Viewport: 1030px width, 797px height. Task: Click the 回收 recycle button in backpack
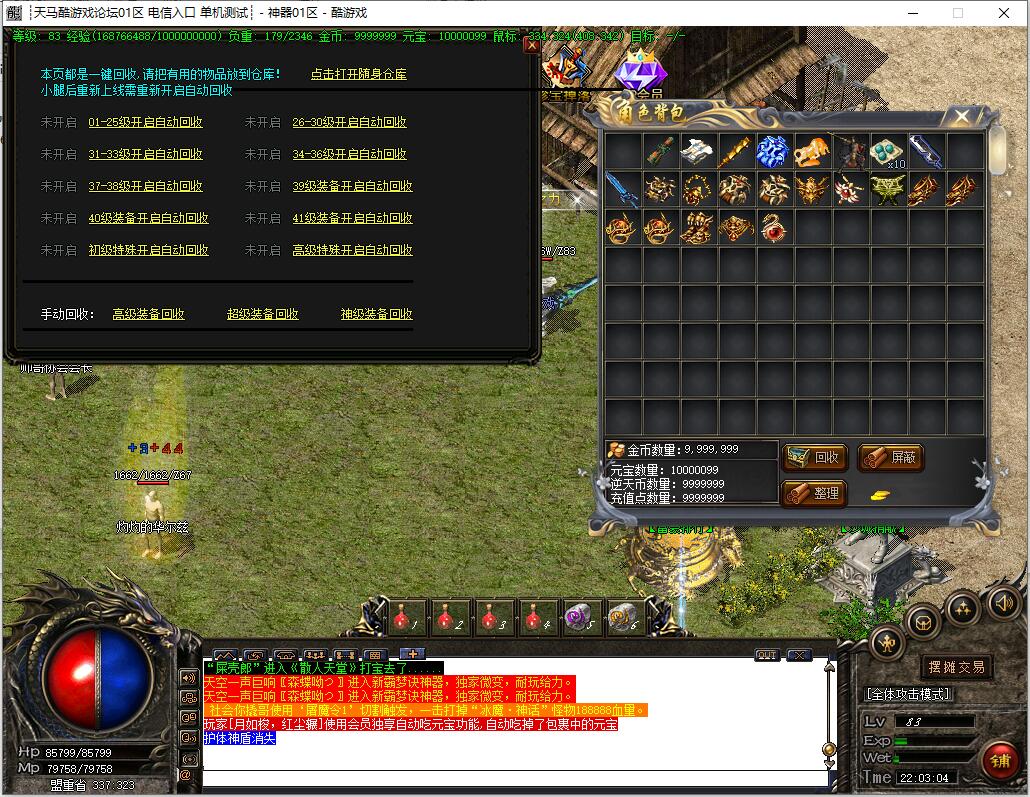pyautogui.click(x=815, y=458)
